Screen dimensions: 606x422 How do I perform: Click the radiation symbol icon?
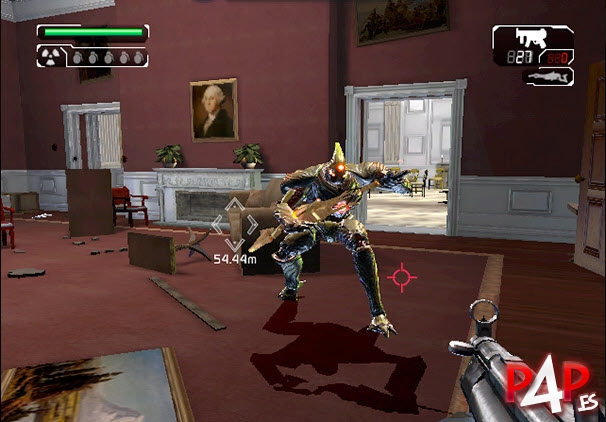click(48, 58)
